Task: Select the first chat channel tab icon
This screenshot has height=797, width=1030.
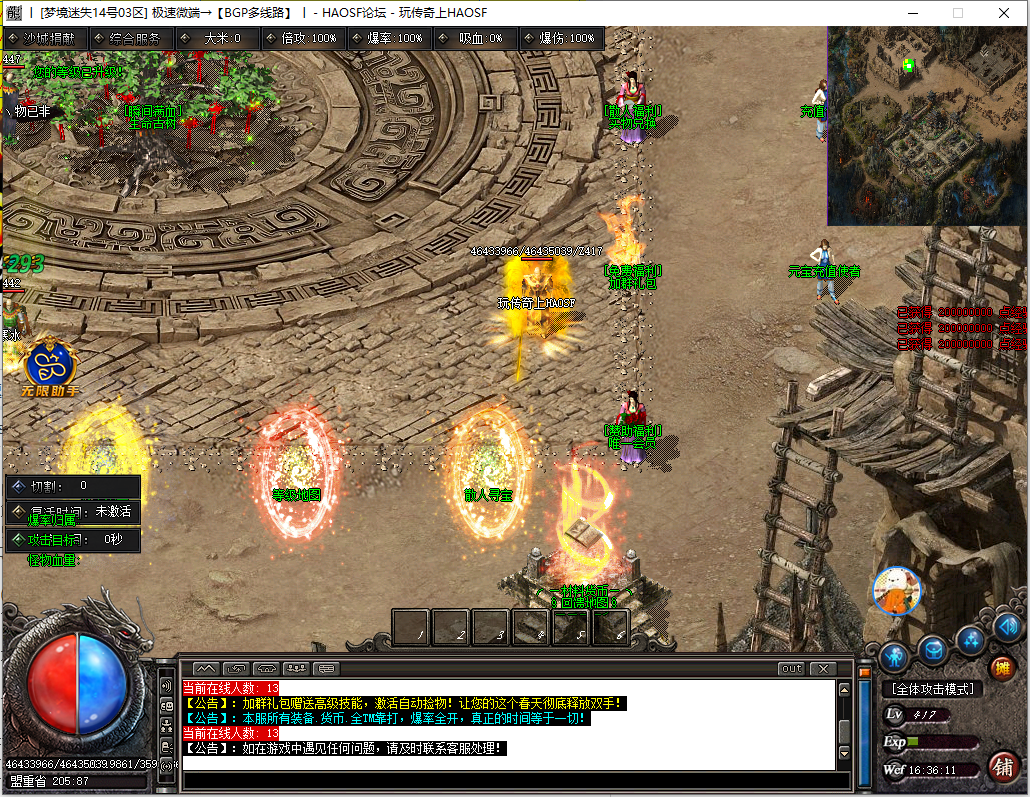Action: (205, 668)
